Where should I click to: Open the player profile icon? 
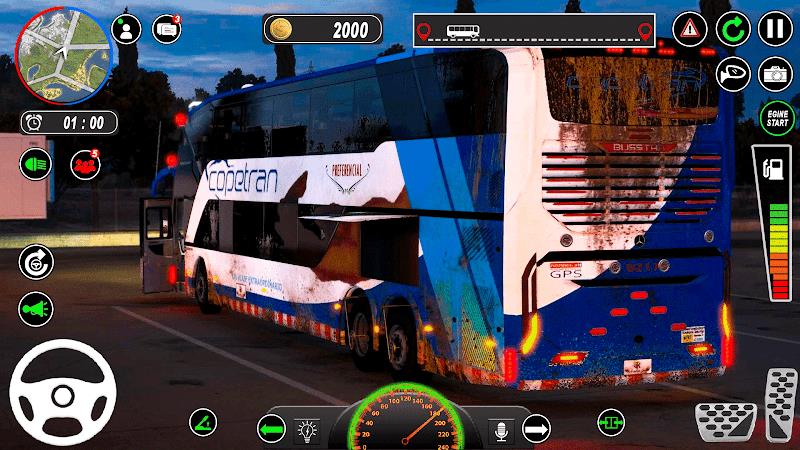[126, 29]
